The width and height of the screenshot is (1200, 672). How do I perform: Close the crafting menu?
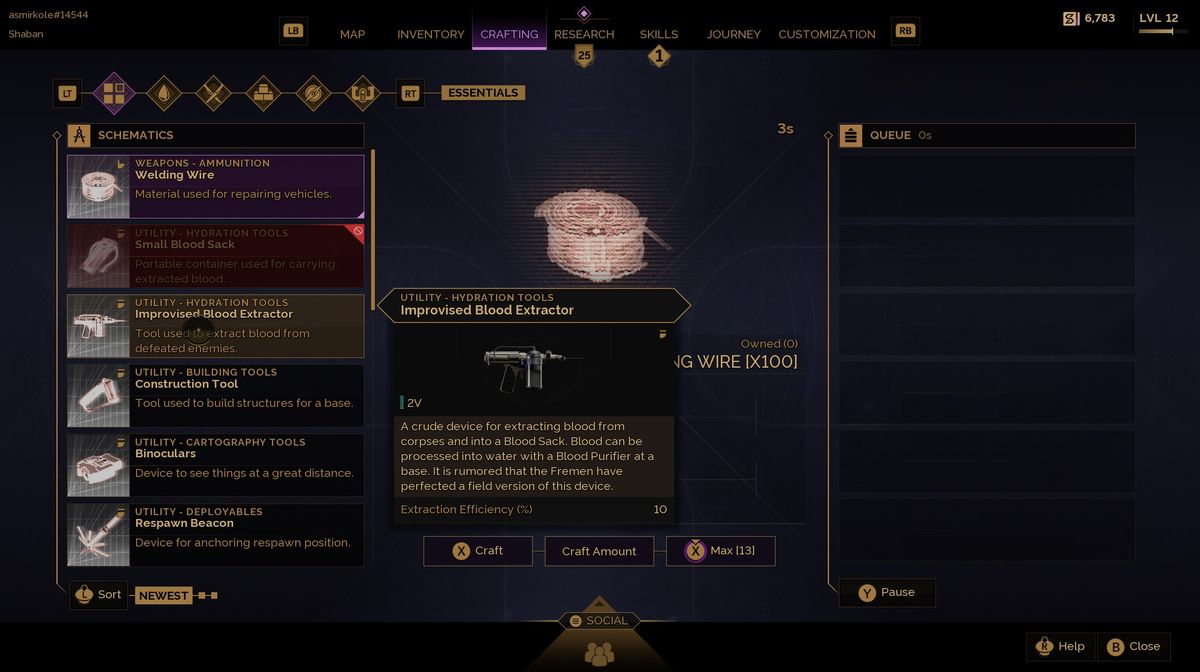click(x=1133, y=646)
